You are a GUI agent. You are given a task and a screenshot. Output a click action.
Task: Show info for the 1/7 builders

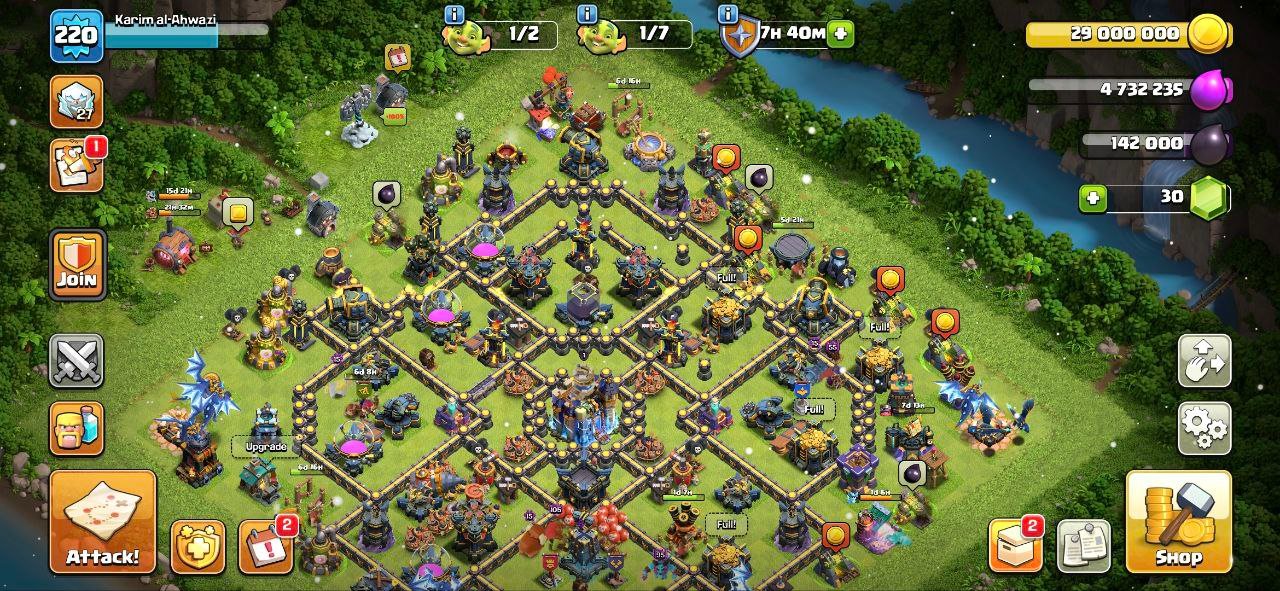pyautogui.click(x=587, y=14)
